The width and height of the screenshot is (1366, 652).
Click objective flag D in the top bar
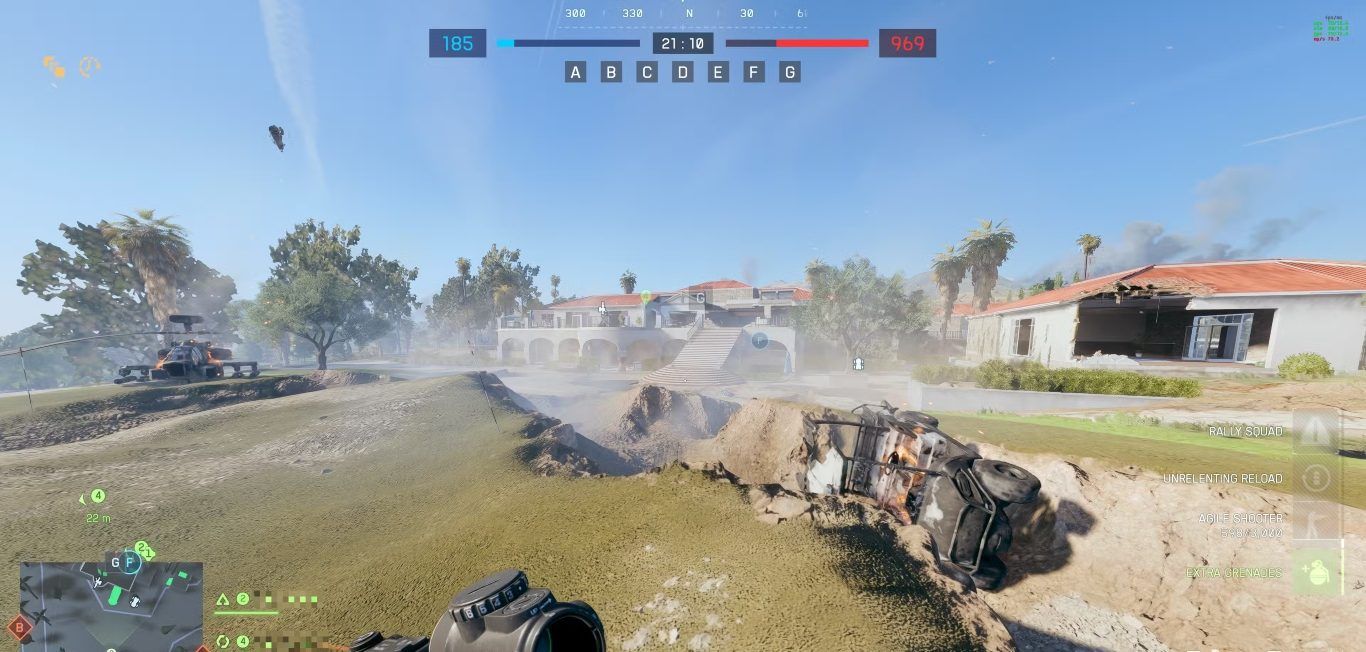683,72
